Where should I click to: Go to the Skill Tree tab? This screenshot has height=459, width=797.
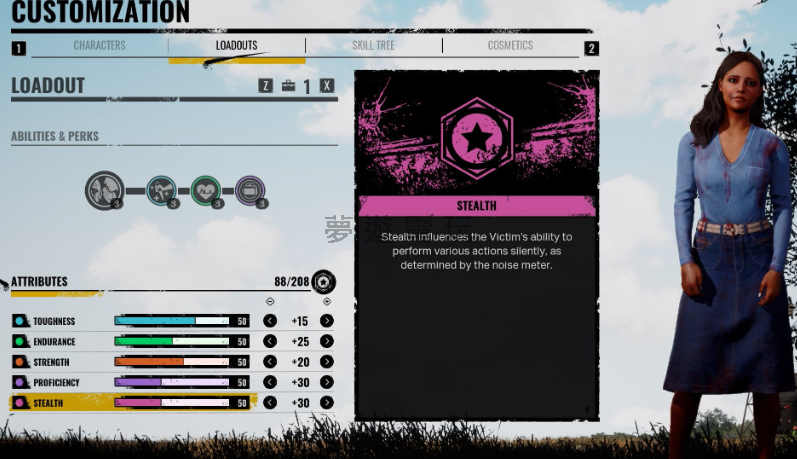pyautogui.click(x=373, y=46)
